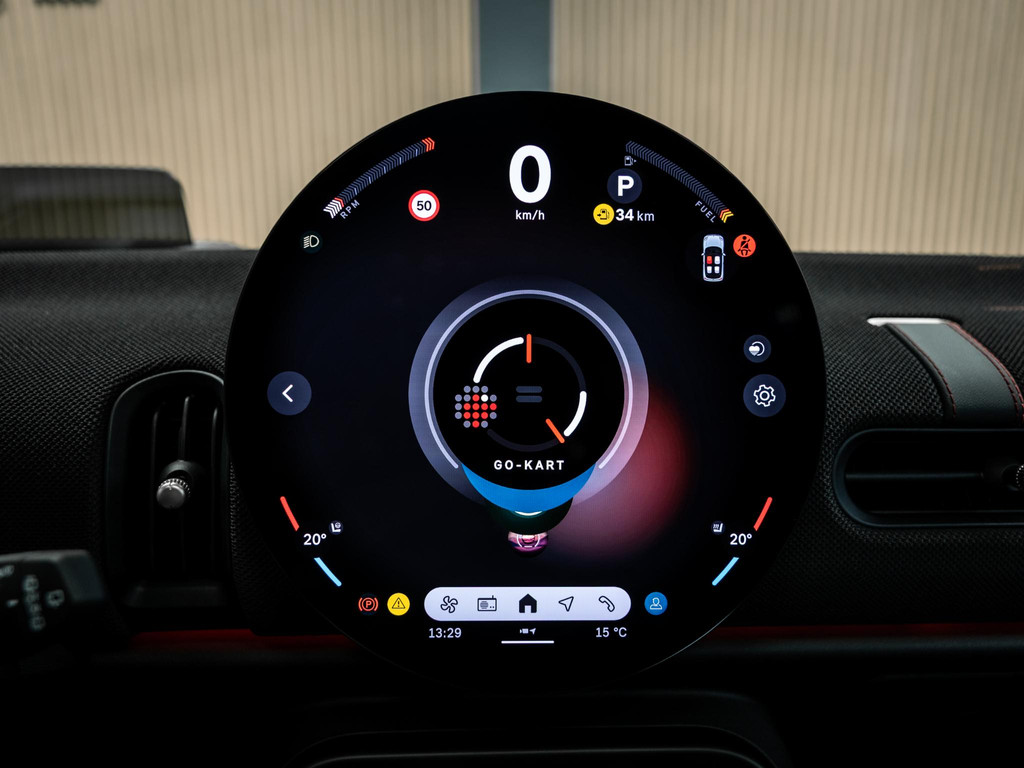The image size is (1024, 768).
Task: Tap the headlight indicator icon
Action: coord(311,241)
